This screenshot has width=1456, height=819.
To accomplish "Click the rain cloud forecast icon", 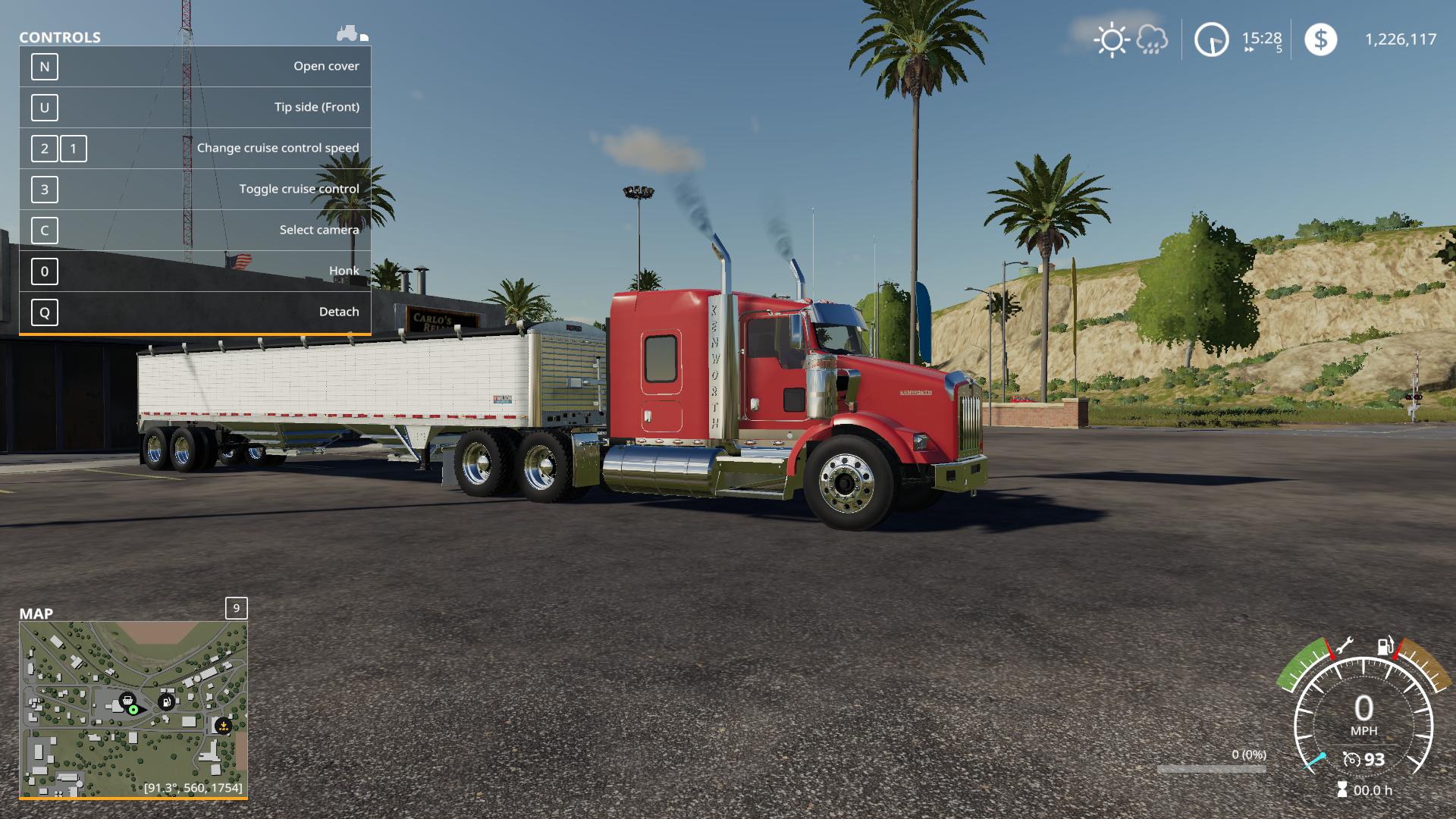I will 1152,39.
